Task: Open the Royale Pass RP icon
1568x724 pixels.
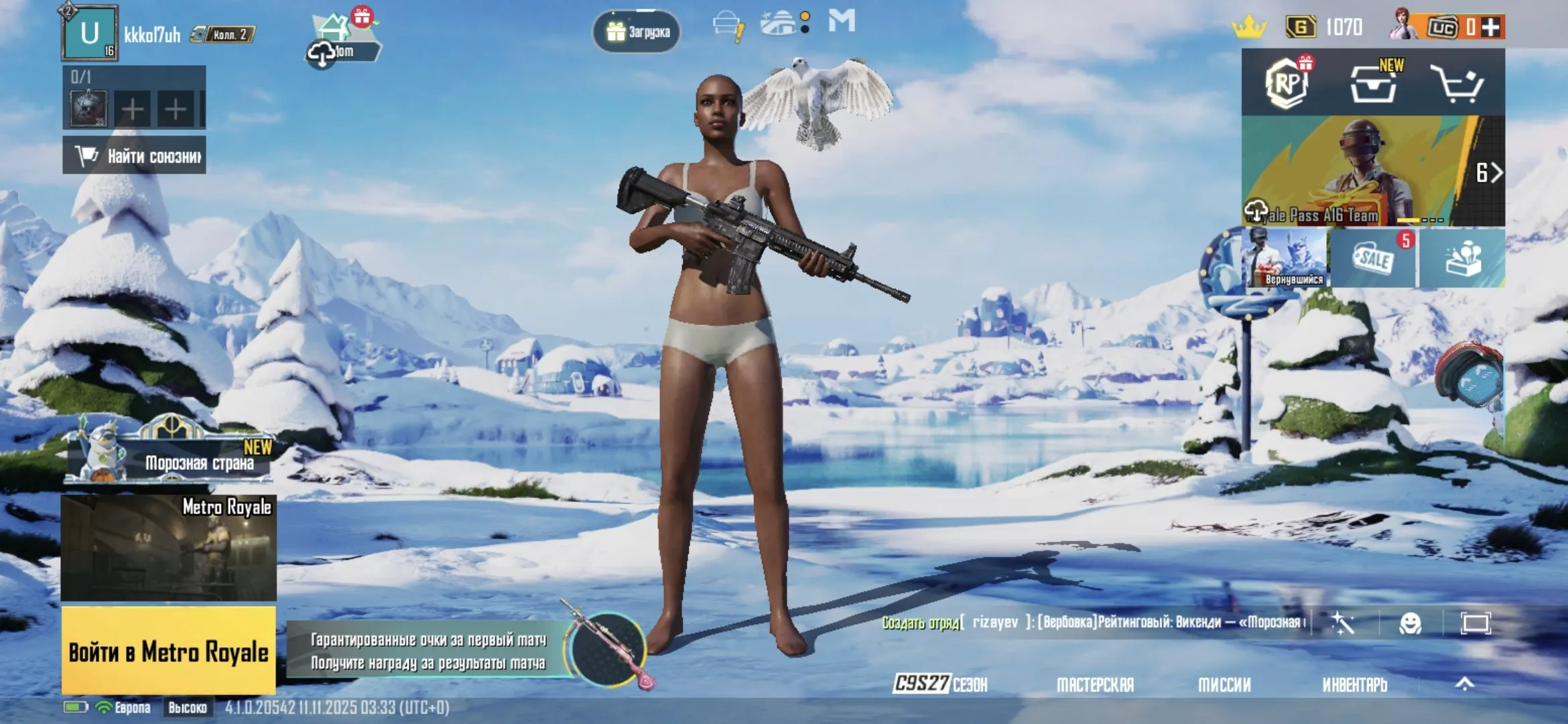Action: [x=1287, y=84]
